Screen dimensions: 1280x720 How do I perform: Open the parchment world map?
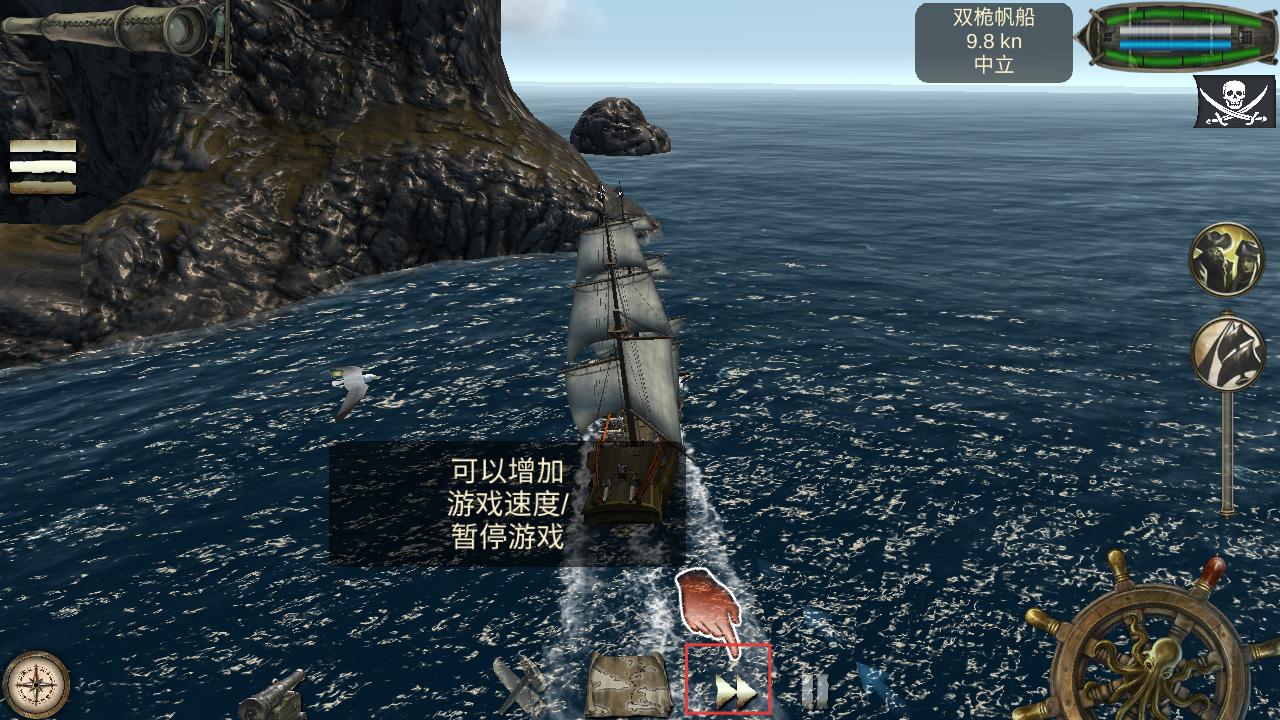628,684
